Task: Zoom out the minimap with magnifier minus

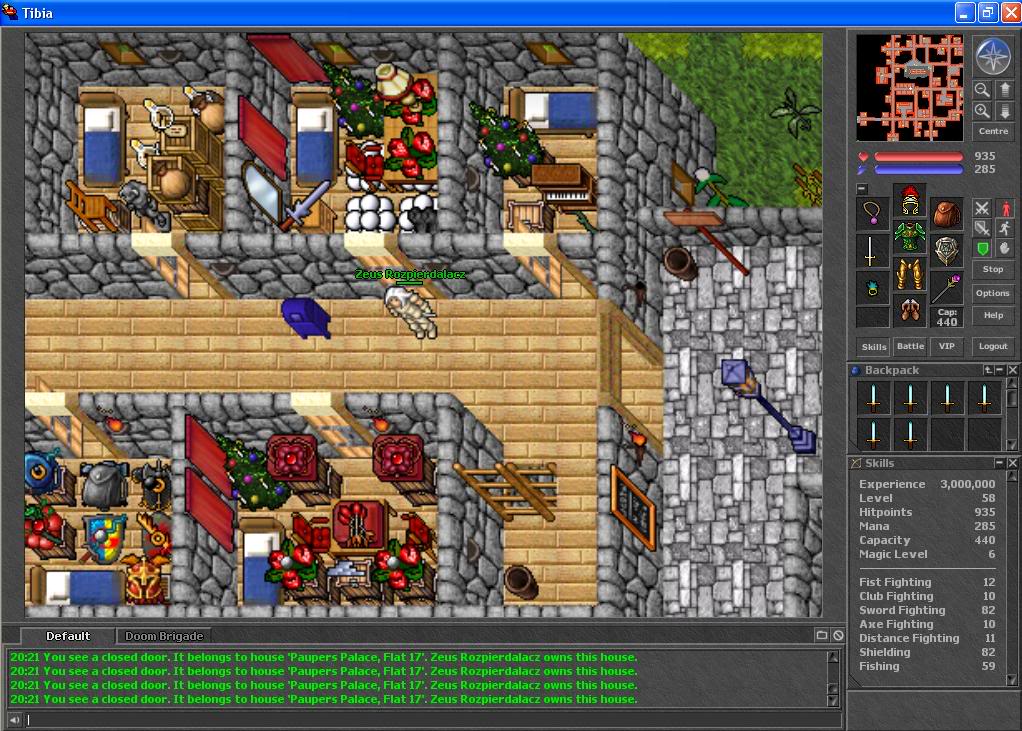Action: [982, 89]
